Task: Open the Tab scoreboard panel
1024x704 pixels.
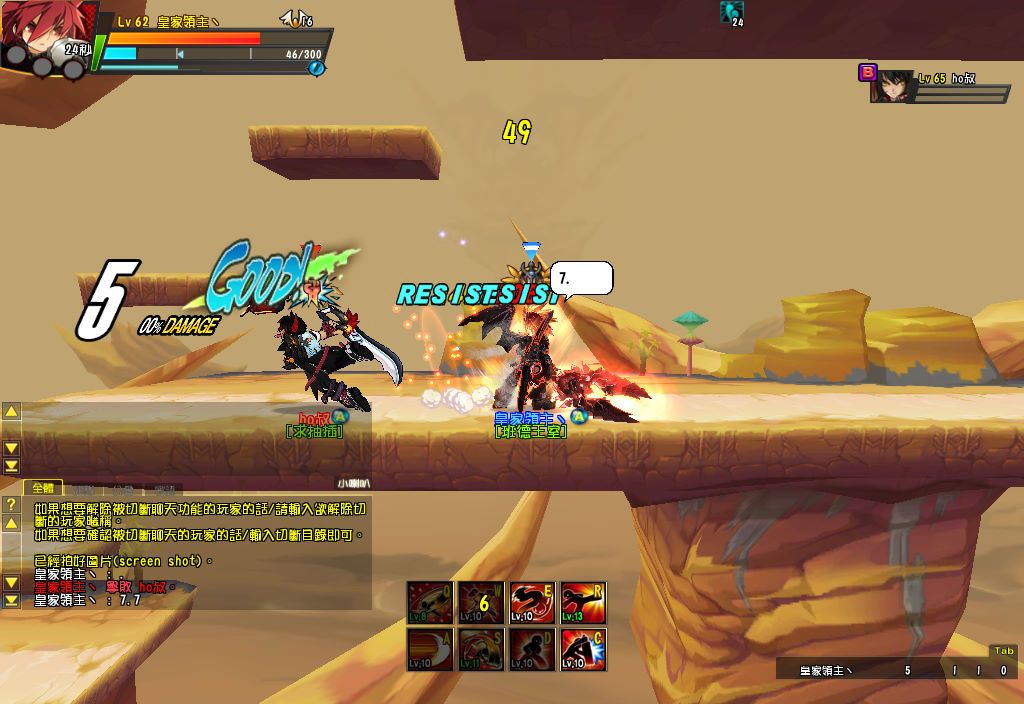Action: pyautogui.click(x=1001, y=651)
